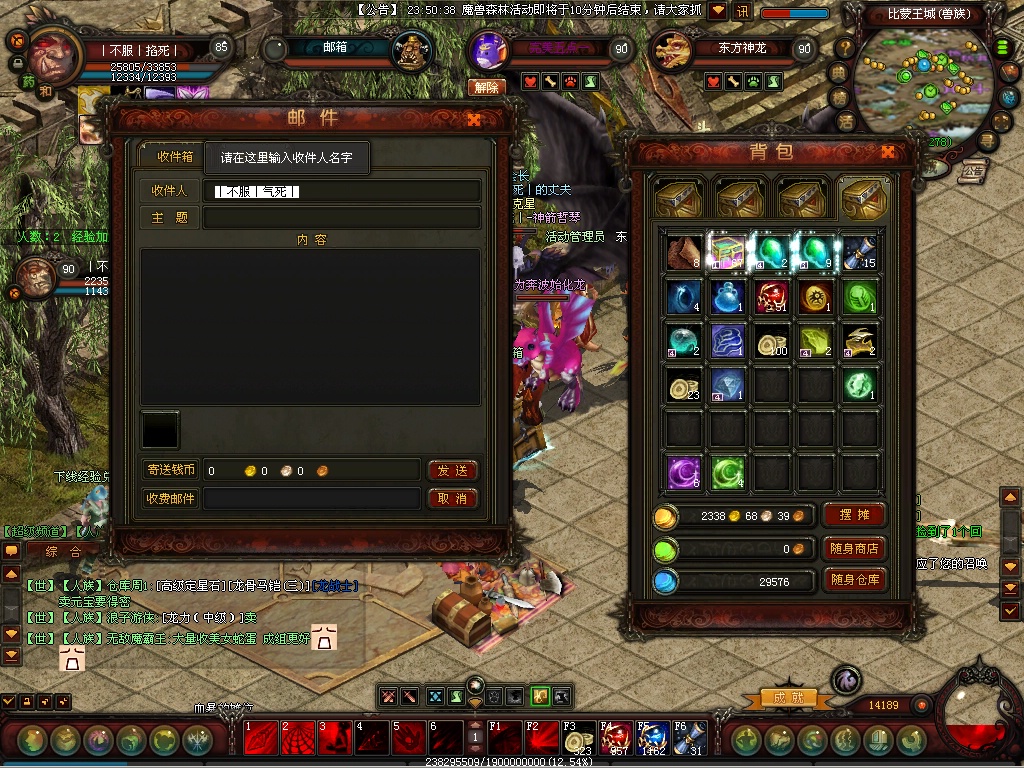This screenshot has width=1024, height=768.
Task: Open the 随身商店 portable shop
Action: (x=854, y=548)
